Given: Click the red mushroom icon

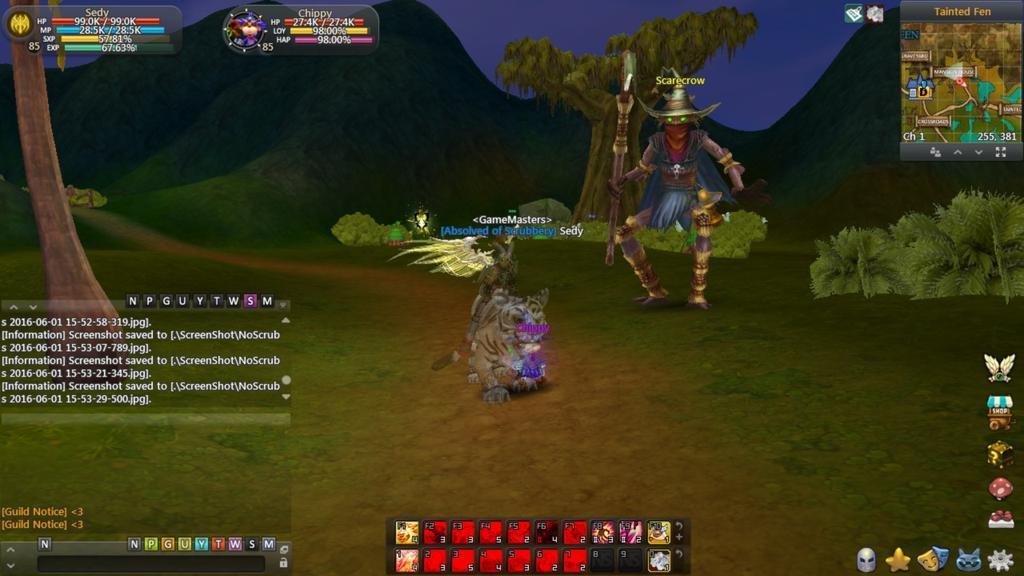Looking at the screenshot, I should [x=999, y=487].
